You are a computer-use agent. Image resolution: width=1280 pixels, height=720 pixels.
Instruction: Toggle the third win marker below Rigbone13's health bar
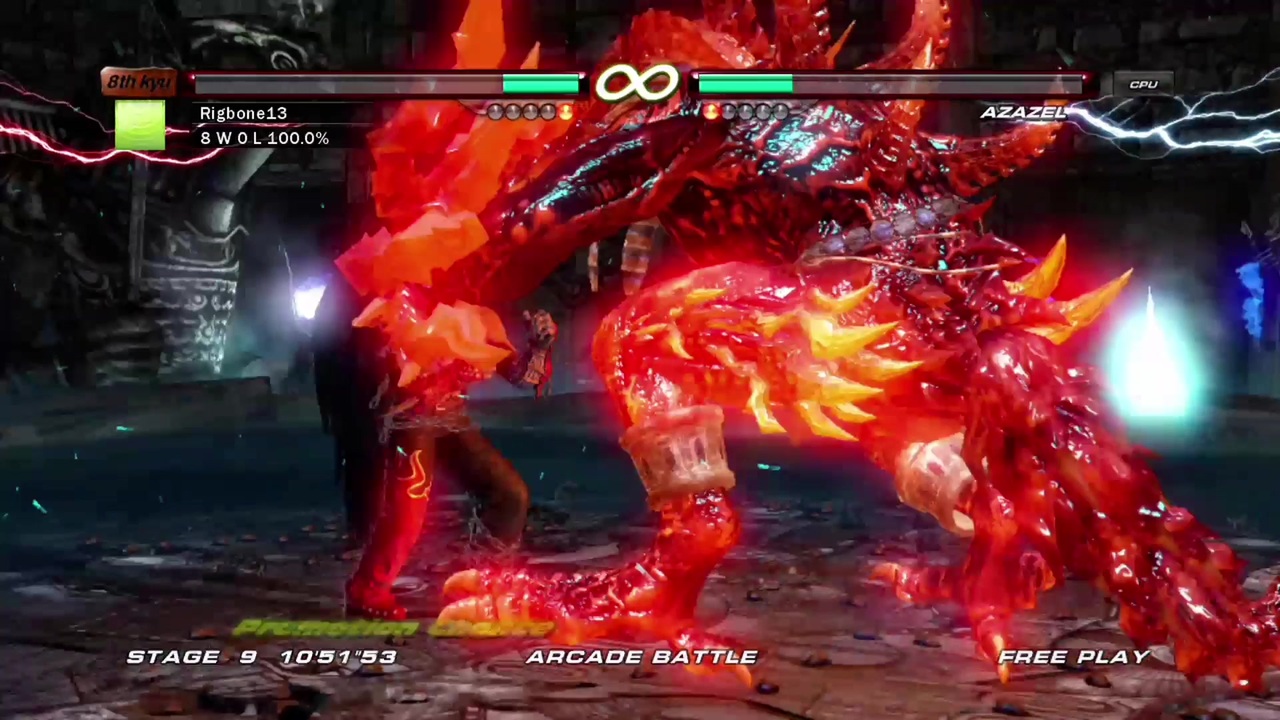tap(530, 112)
